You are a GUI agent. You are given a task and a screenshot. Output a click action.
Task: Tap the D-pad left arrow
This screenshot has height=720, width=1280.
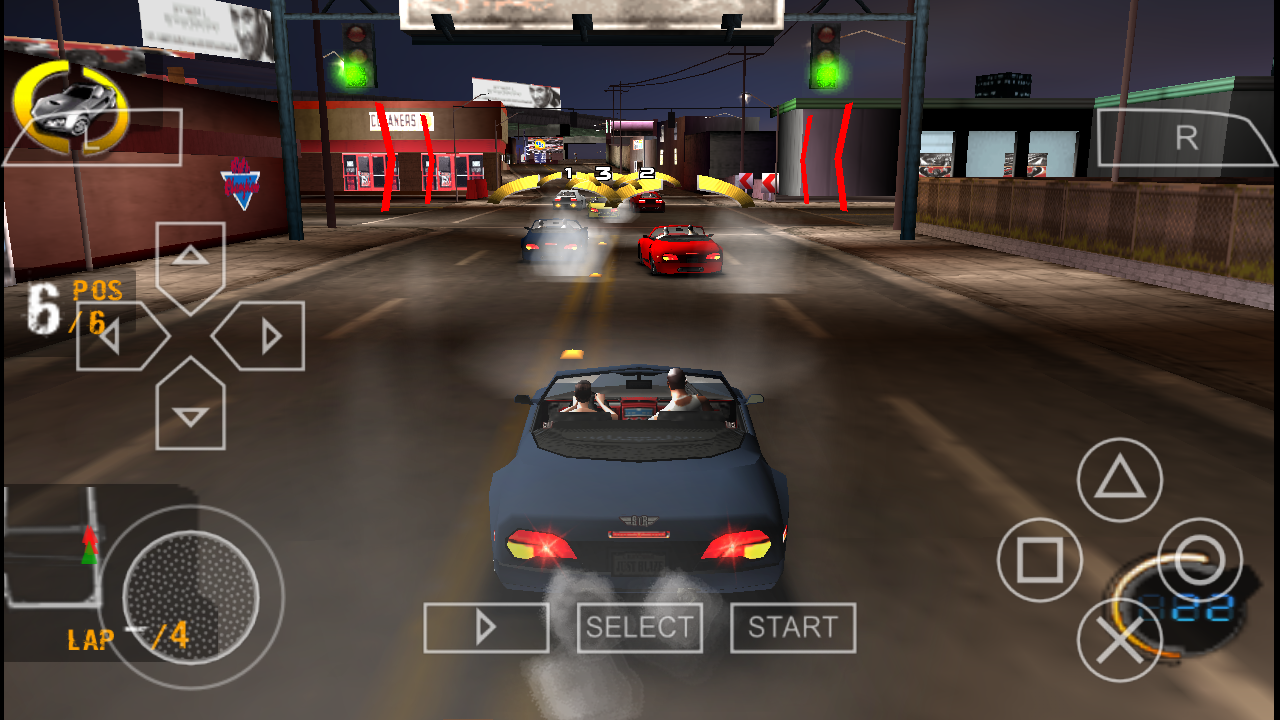[118, 336]
